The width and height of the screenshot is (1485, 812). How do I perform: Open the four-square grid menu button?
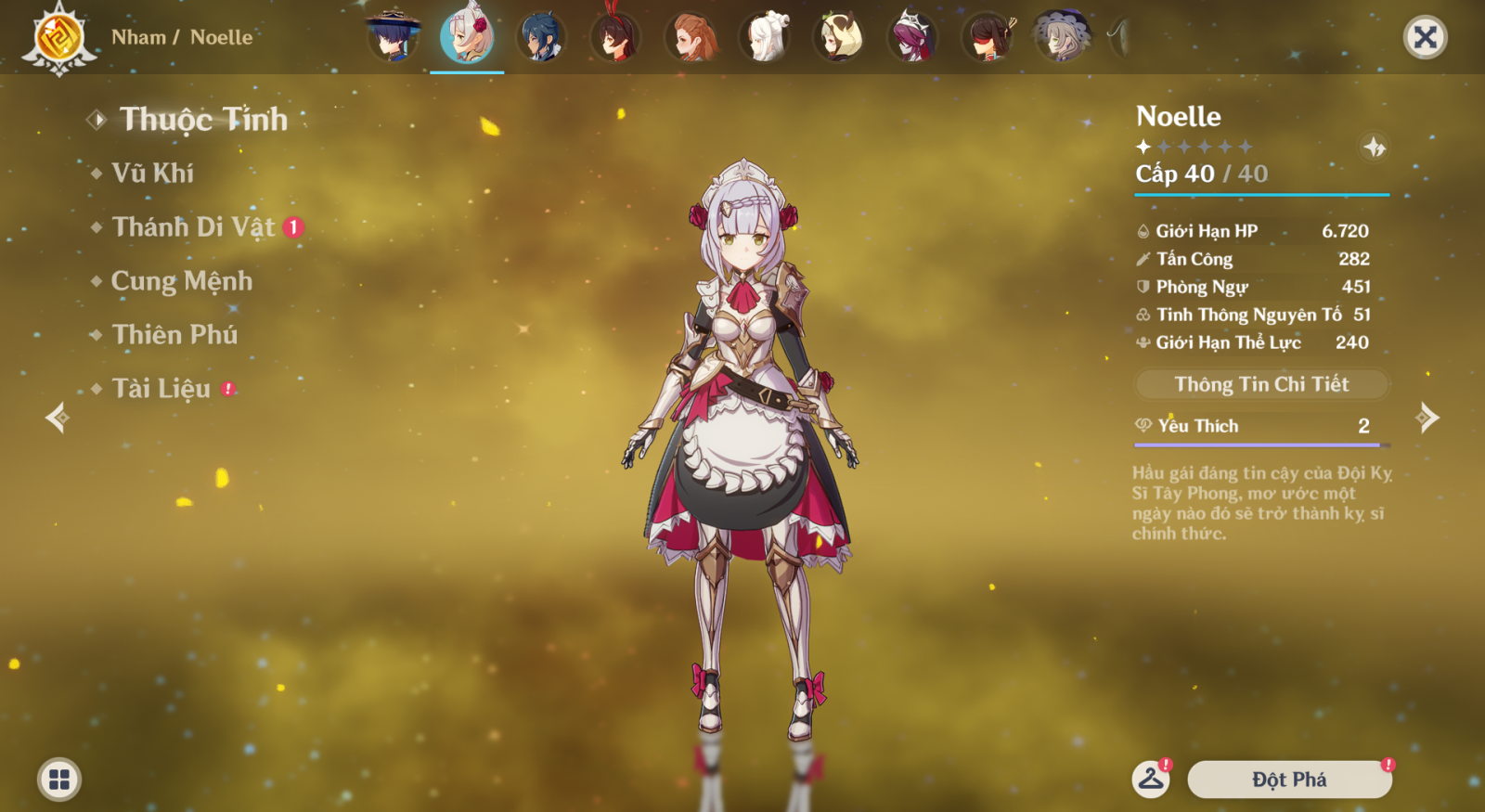[59, 780]
